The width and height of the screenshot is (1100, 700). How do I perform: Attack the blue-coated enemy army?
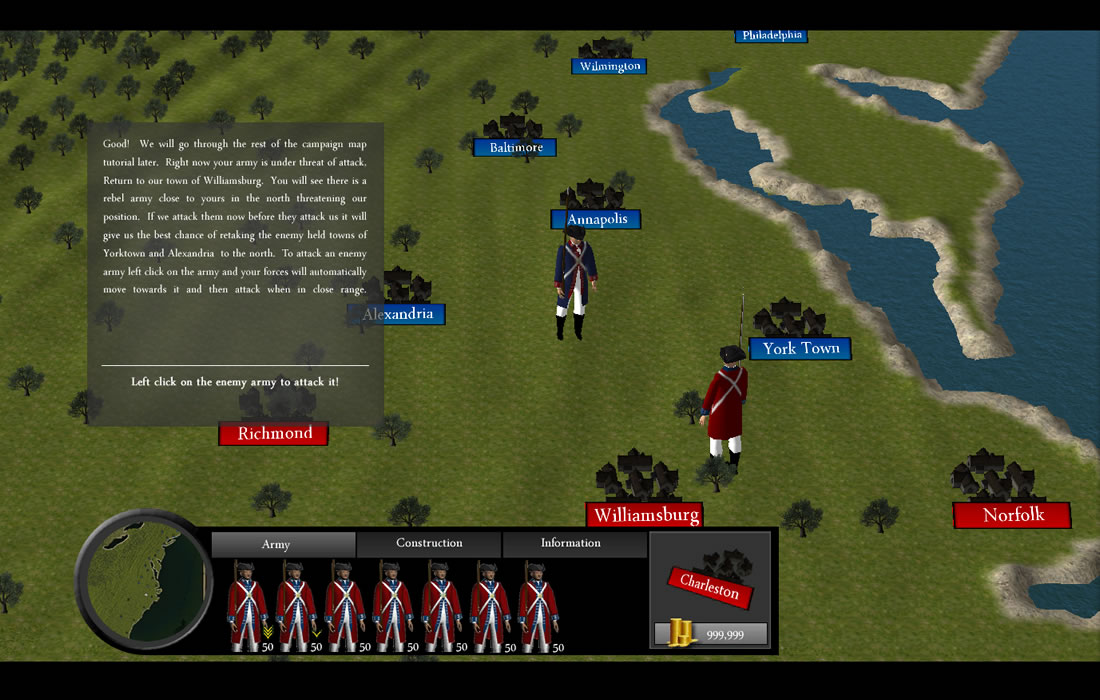pos(574,282)
